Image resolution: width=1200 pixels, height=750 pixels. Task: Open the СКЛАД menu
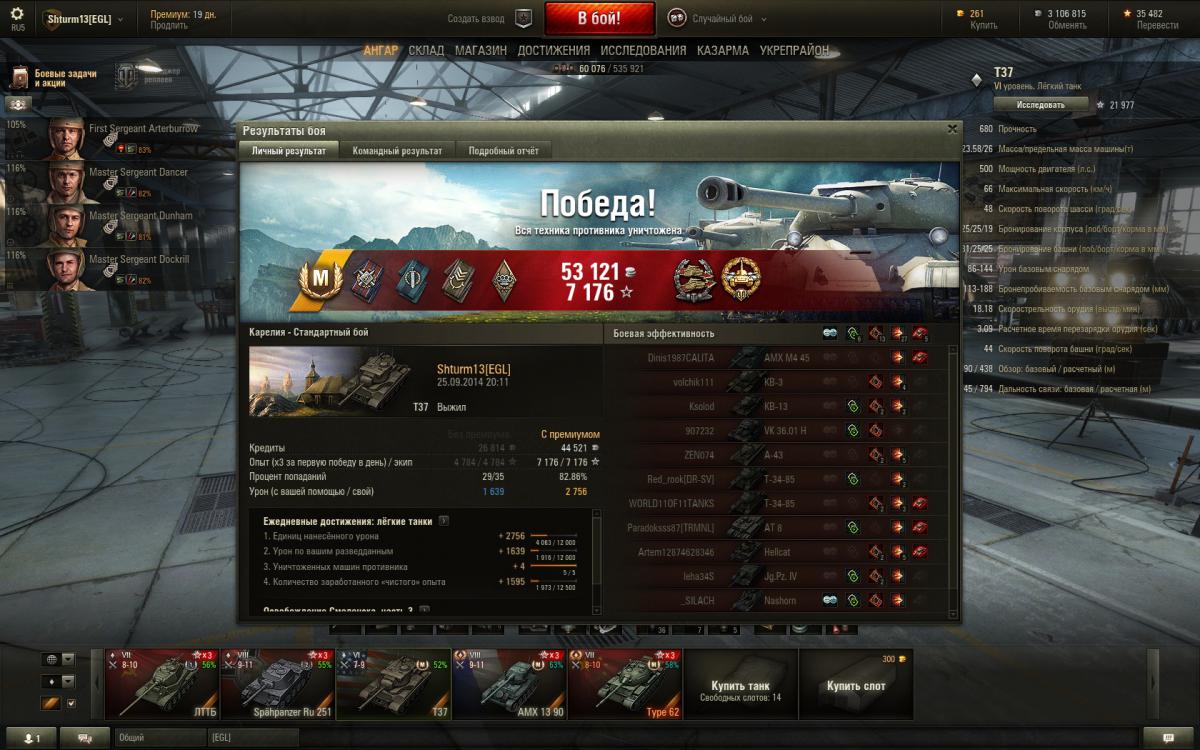coord(426,50)
